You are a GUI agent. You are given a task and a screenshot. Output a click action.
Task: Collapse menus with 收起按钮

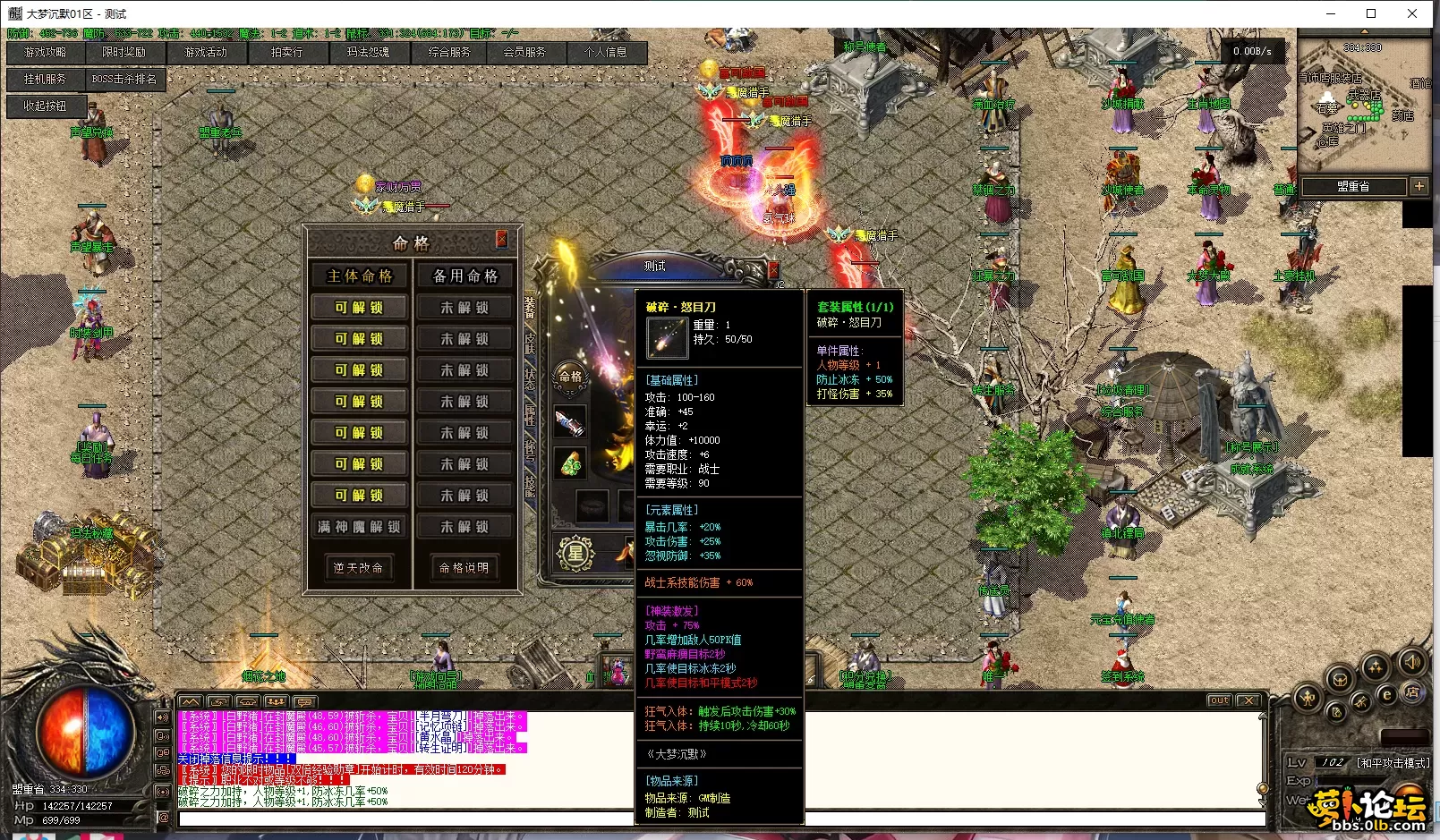[45, 106]
